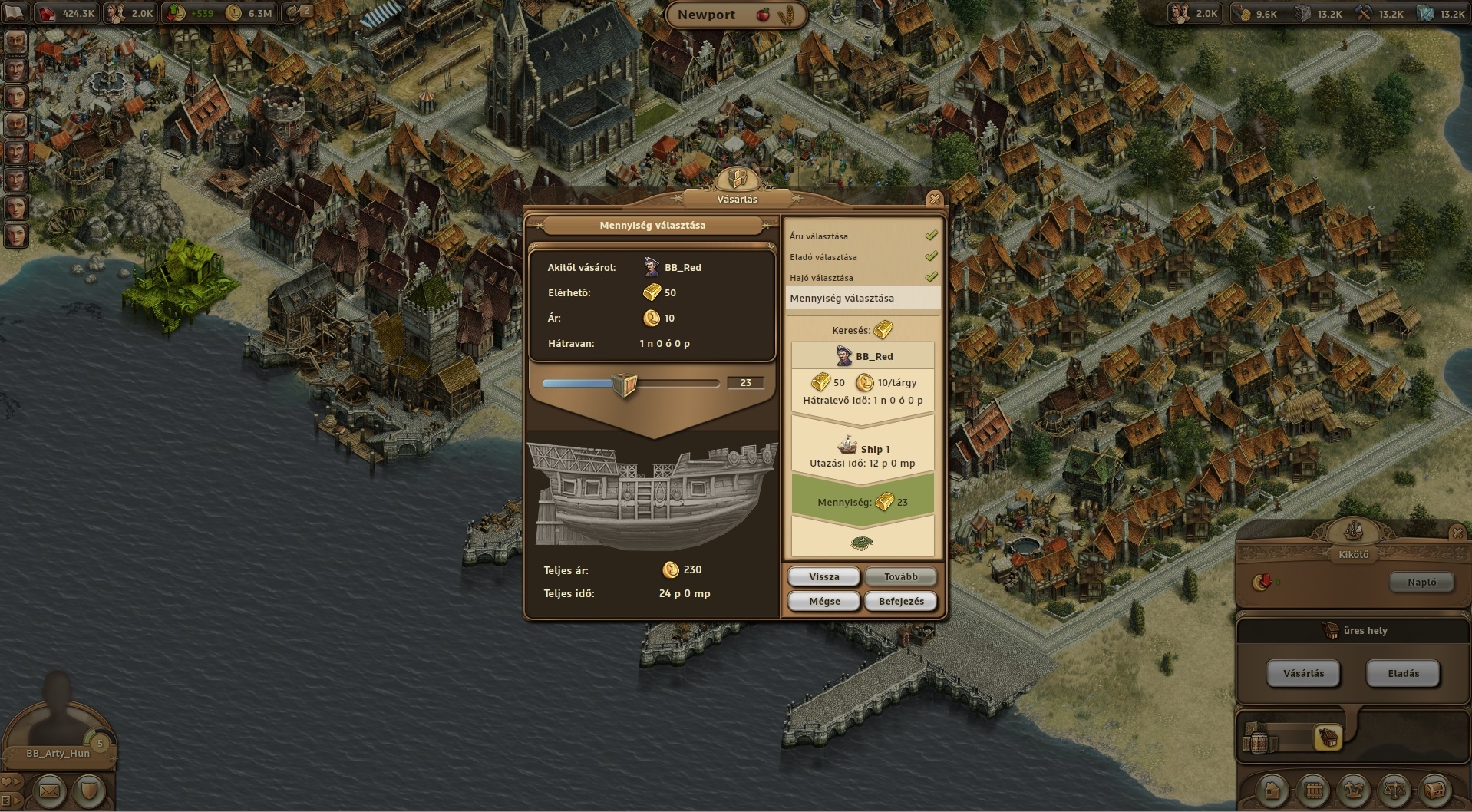Click the harbor panel's Eladás button

tap(1403, 674)
